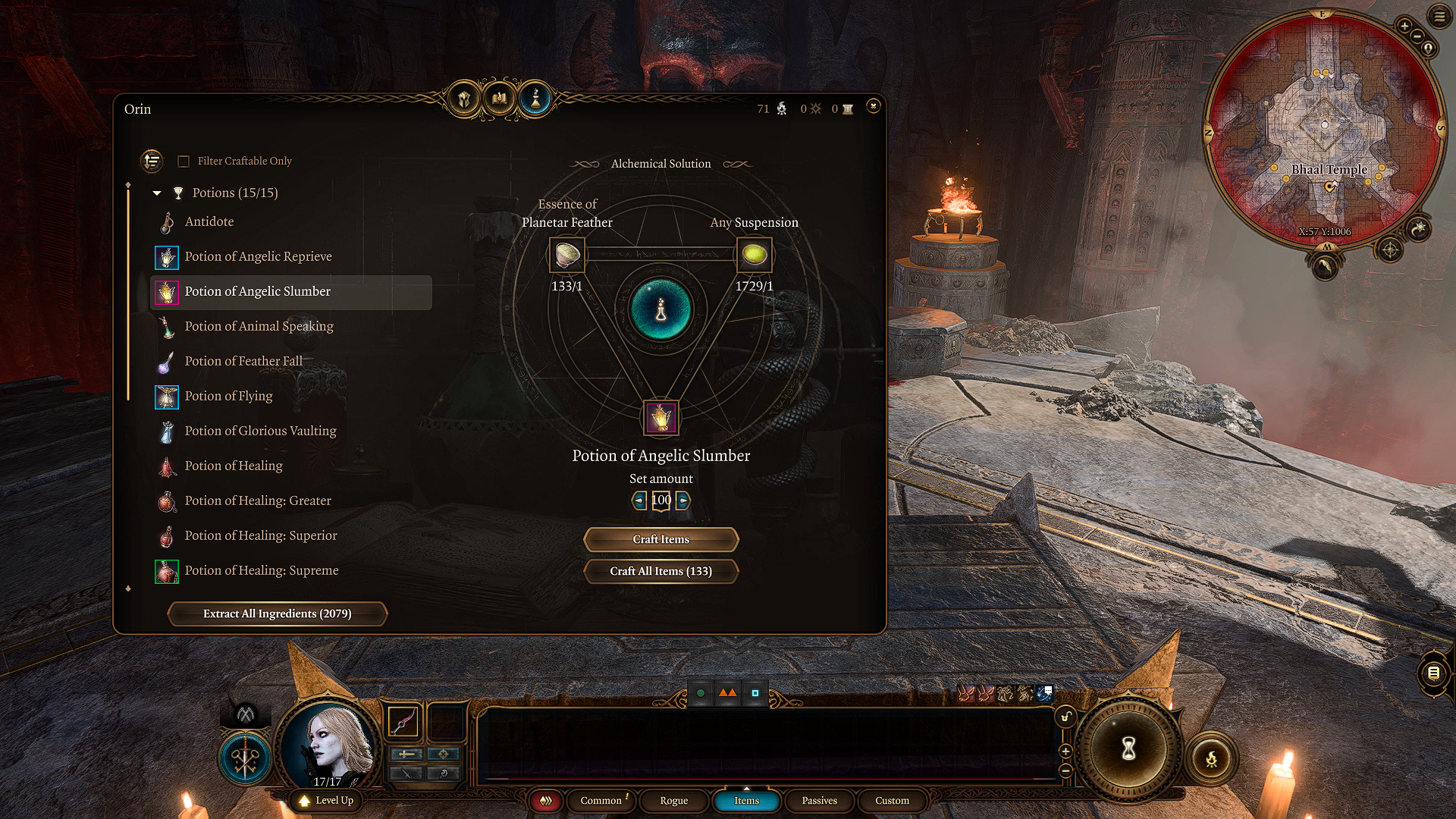Collapse the Potions category list

point(157,193)
